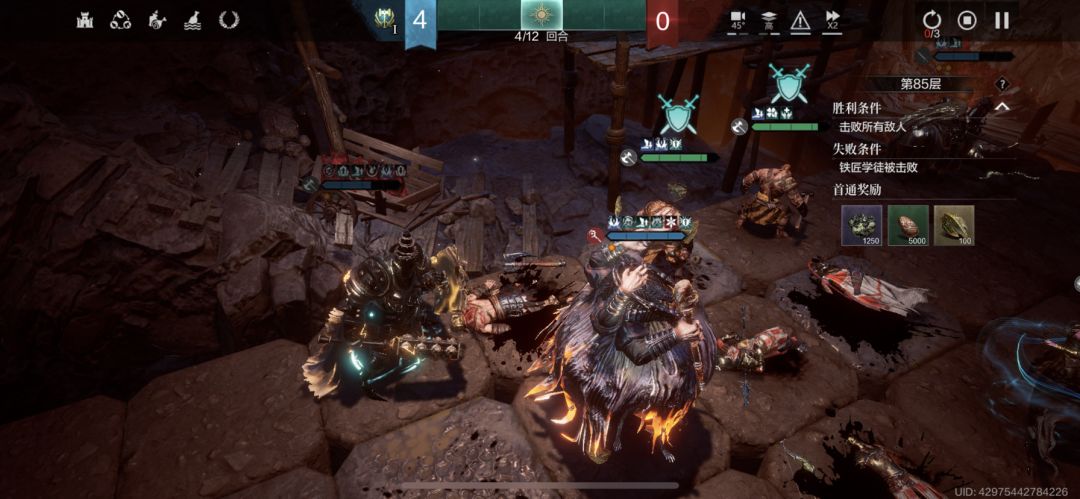Collapse the 胜利条件 objectives panel
Image resolution: width=1080 pixels, height=499 pixels.
[1001, 107]
